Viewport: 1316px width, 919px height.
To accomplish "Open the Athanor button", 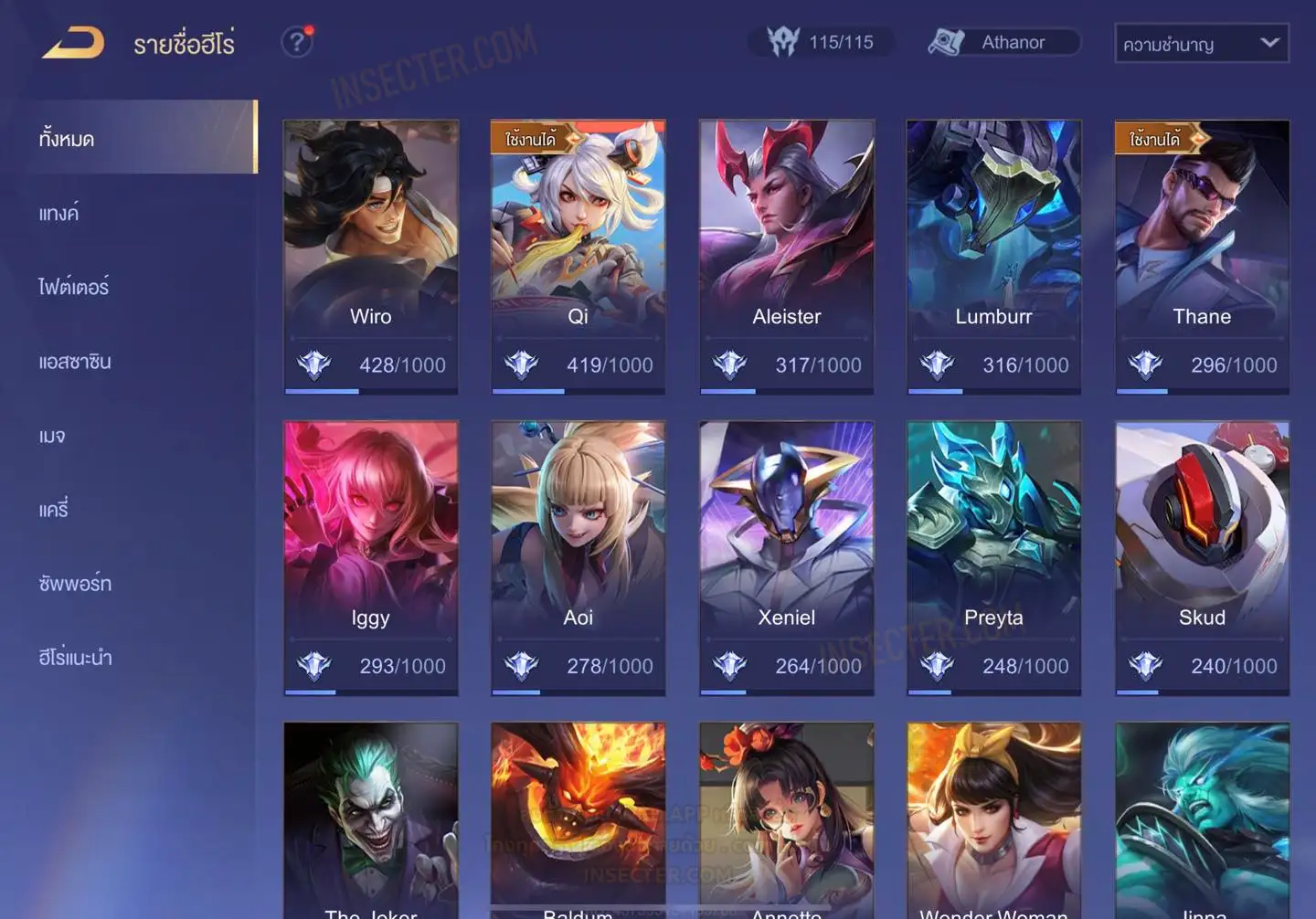I will 1003,42.
